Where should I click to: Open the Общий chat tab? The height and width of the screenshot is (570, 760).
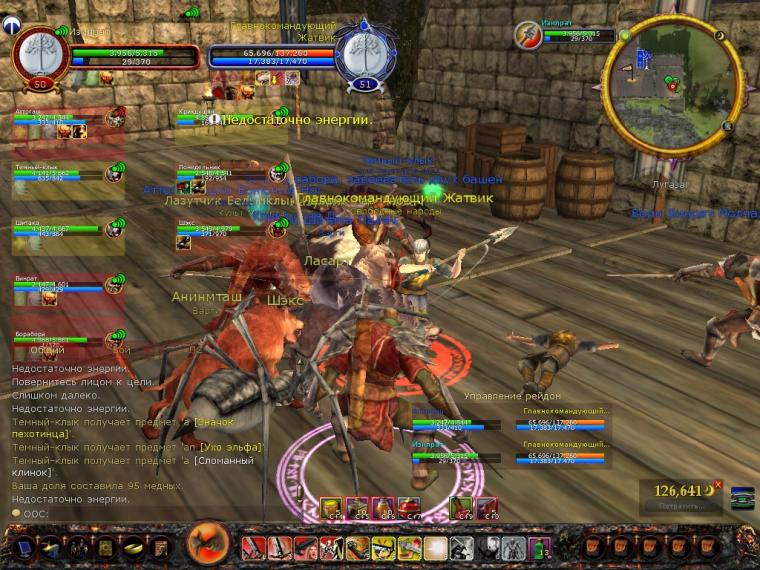pos(47,351)
